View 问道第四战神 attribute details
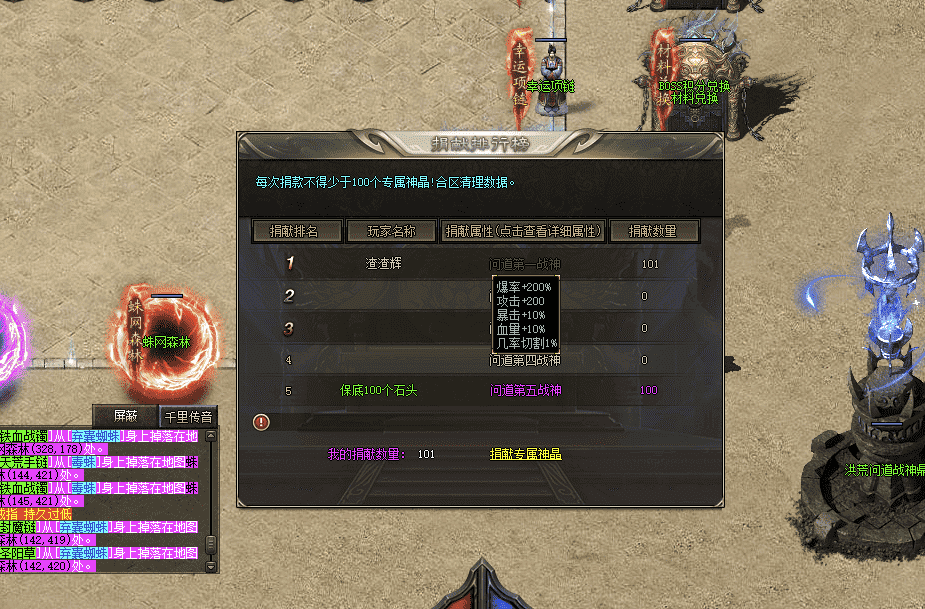 coord(525,361)
